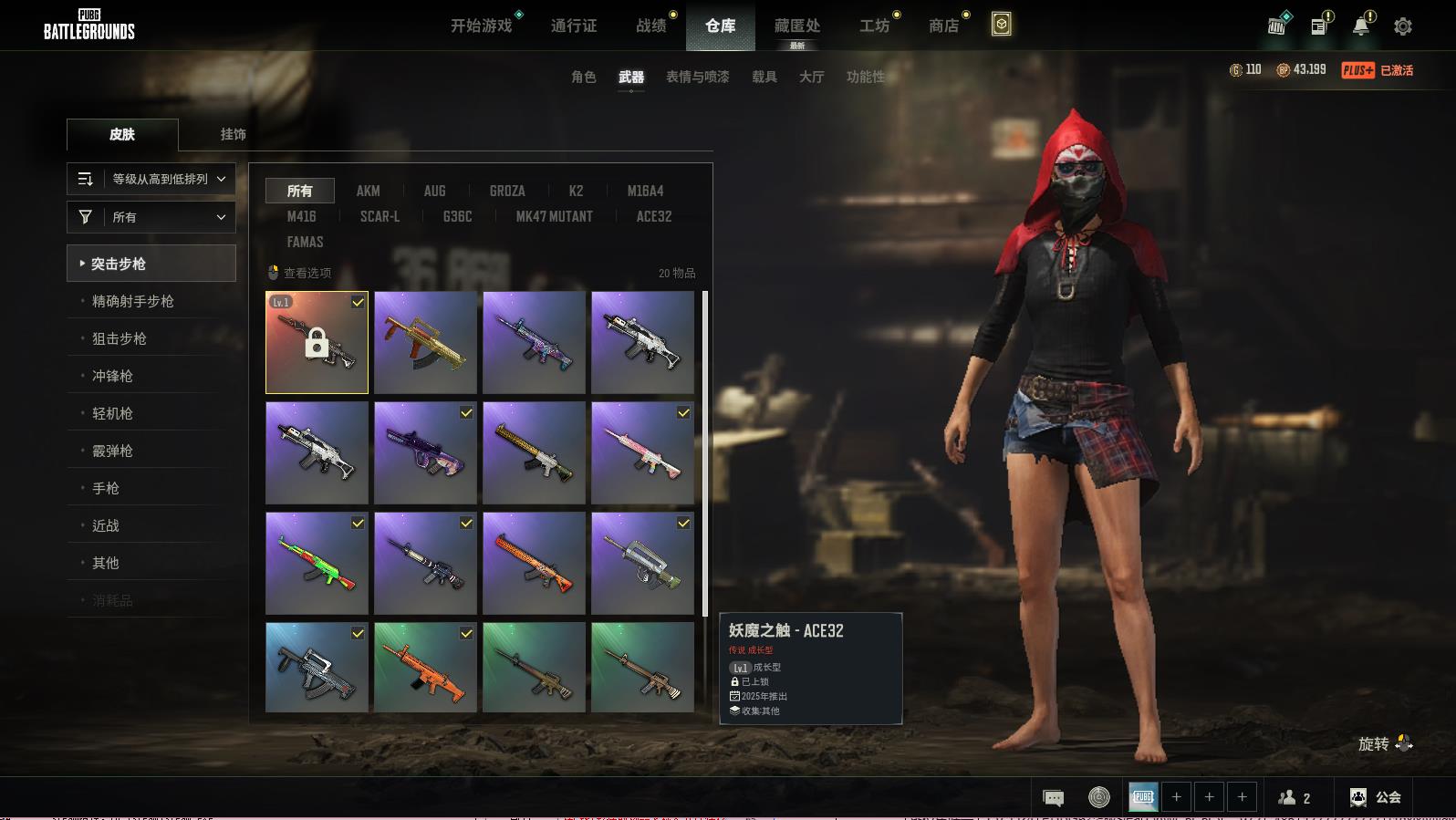The width and height of the screenshot is (1456, 820).
Task: Open the 等级从高到低排列 sort dropdown
Action: coord(151,179)
